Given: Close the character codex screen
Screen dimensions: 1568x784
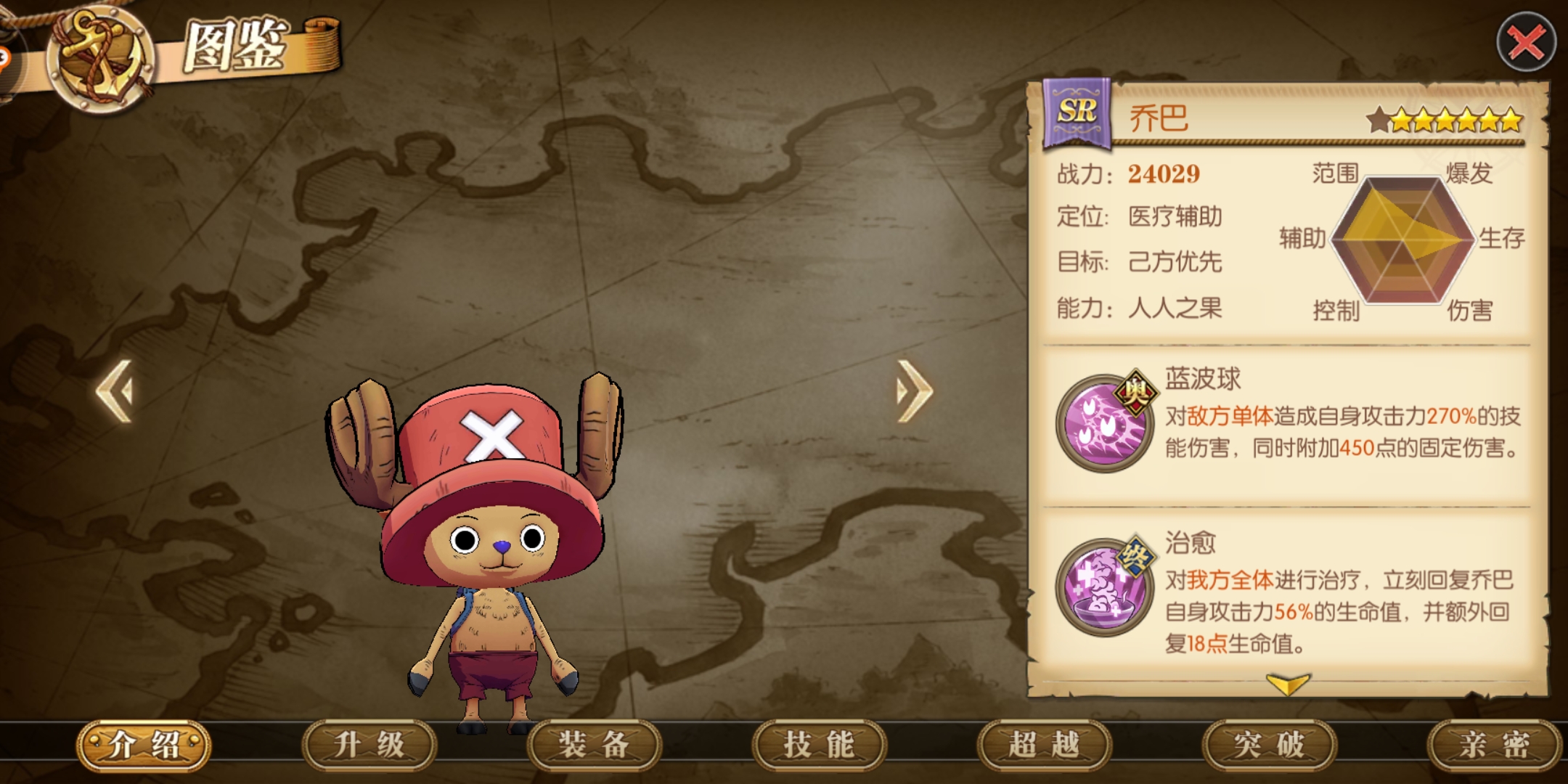Looking at the screenshot, I should click(1526, 43).
